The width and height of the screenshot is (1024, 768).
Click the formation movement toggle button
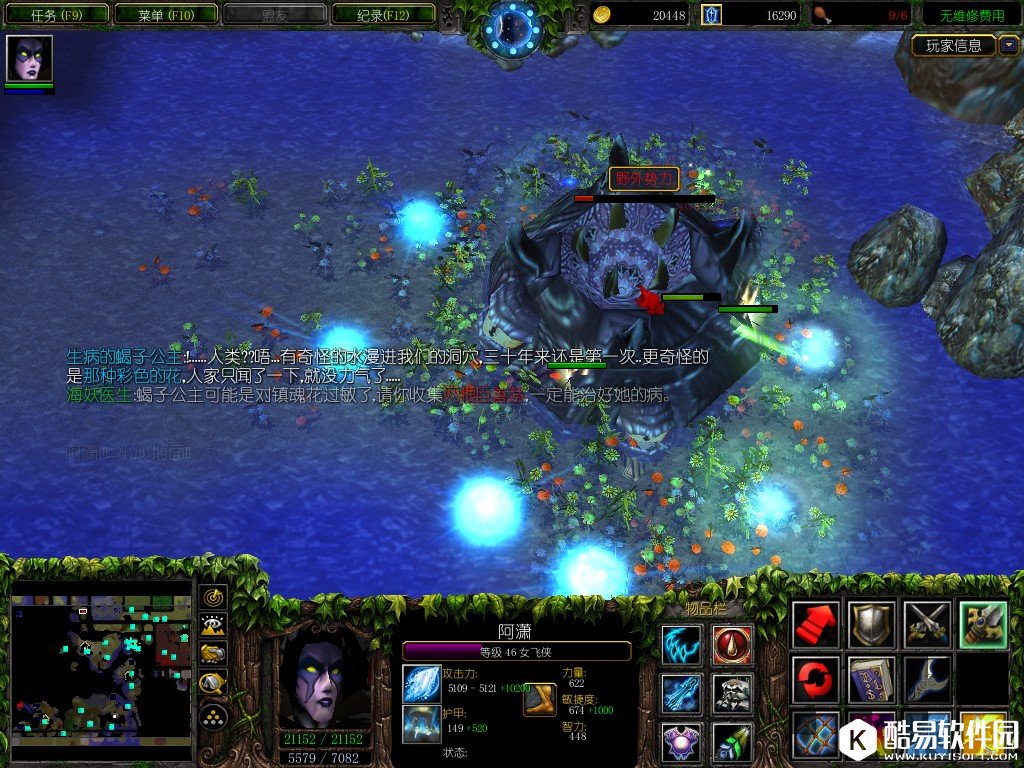coord(213,715)
